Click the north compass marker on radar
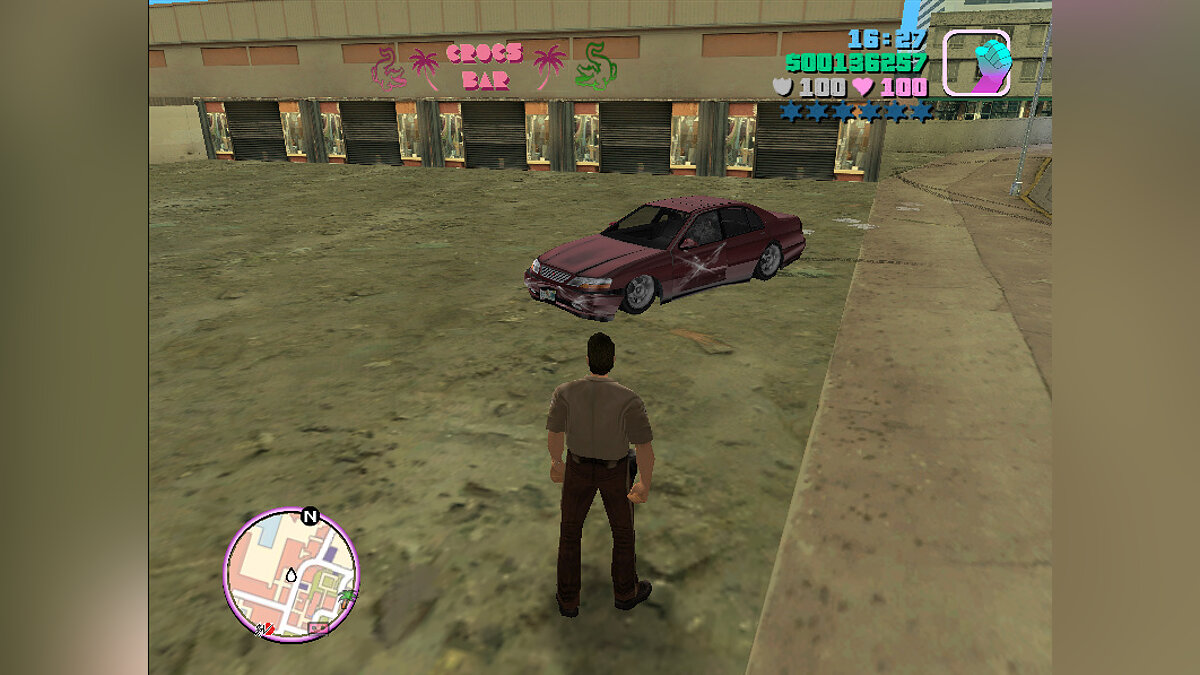 point(309,517)
